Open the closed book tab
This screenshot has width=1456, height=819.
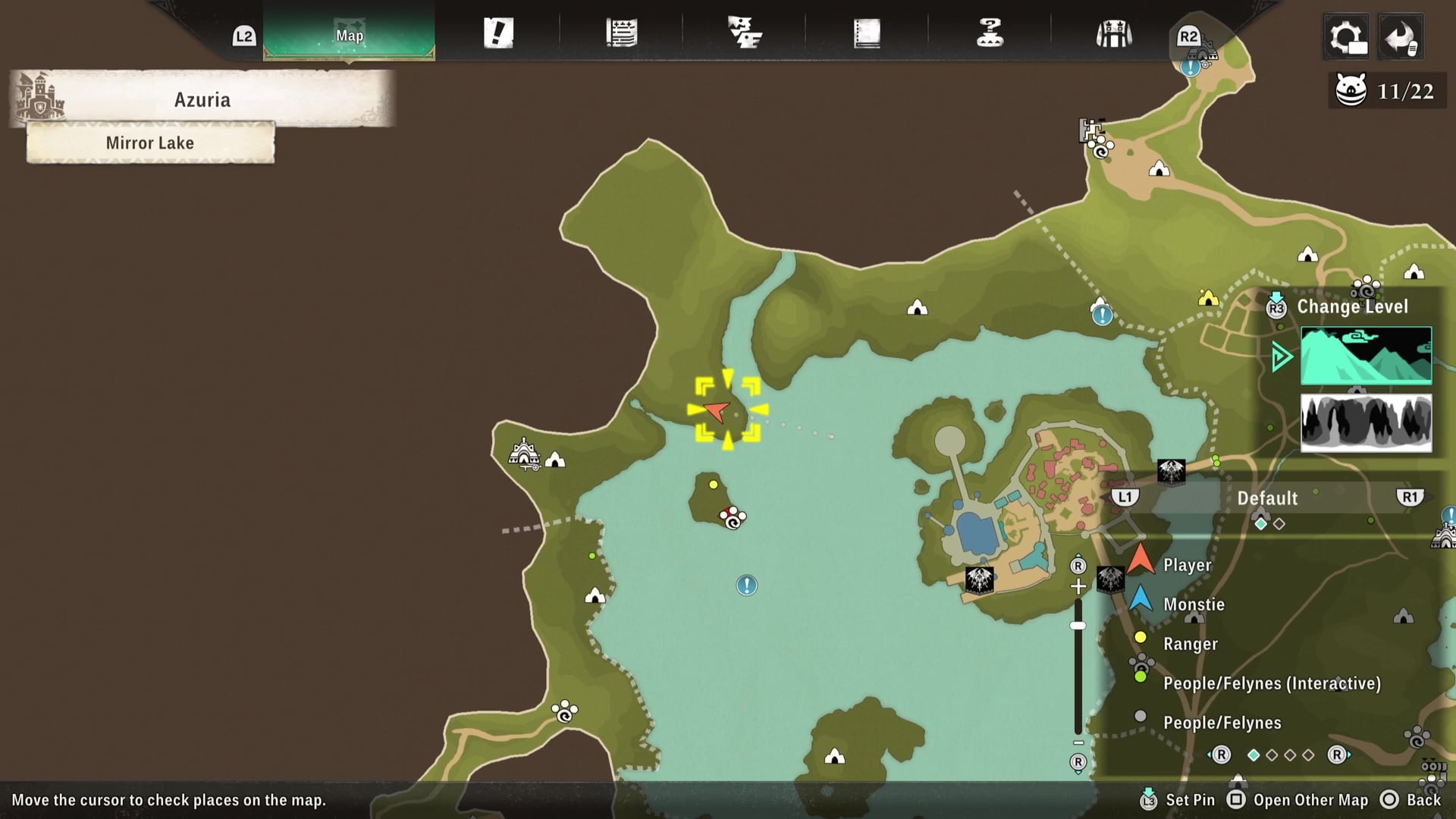click(867, 33)
